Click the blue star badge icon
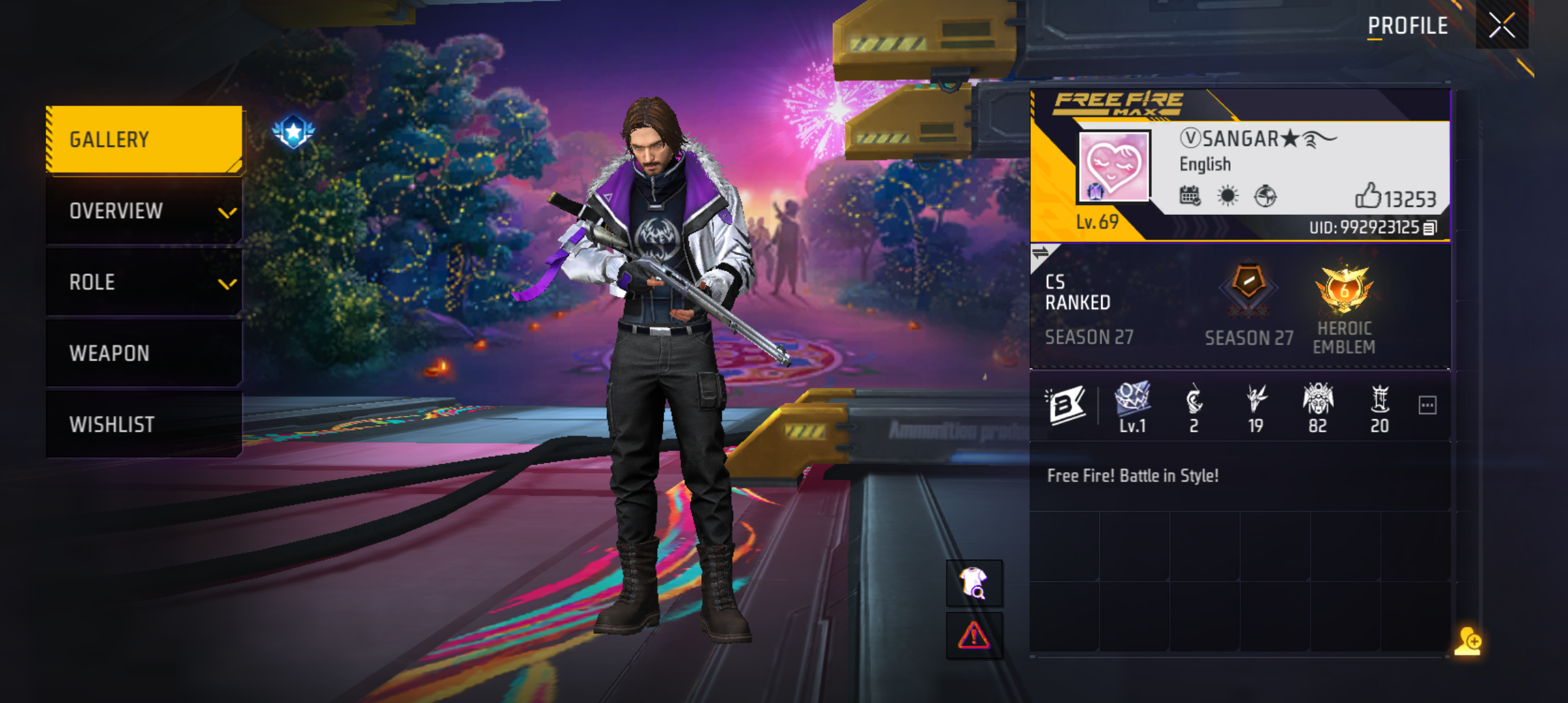The height and width of the screenshot is (703, 1568). click(x=293, y=131)
